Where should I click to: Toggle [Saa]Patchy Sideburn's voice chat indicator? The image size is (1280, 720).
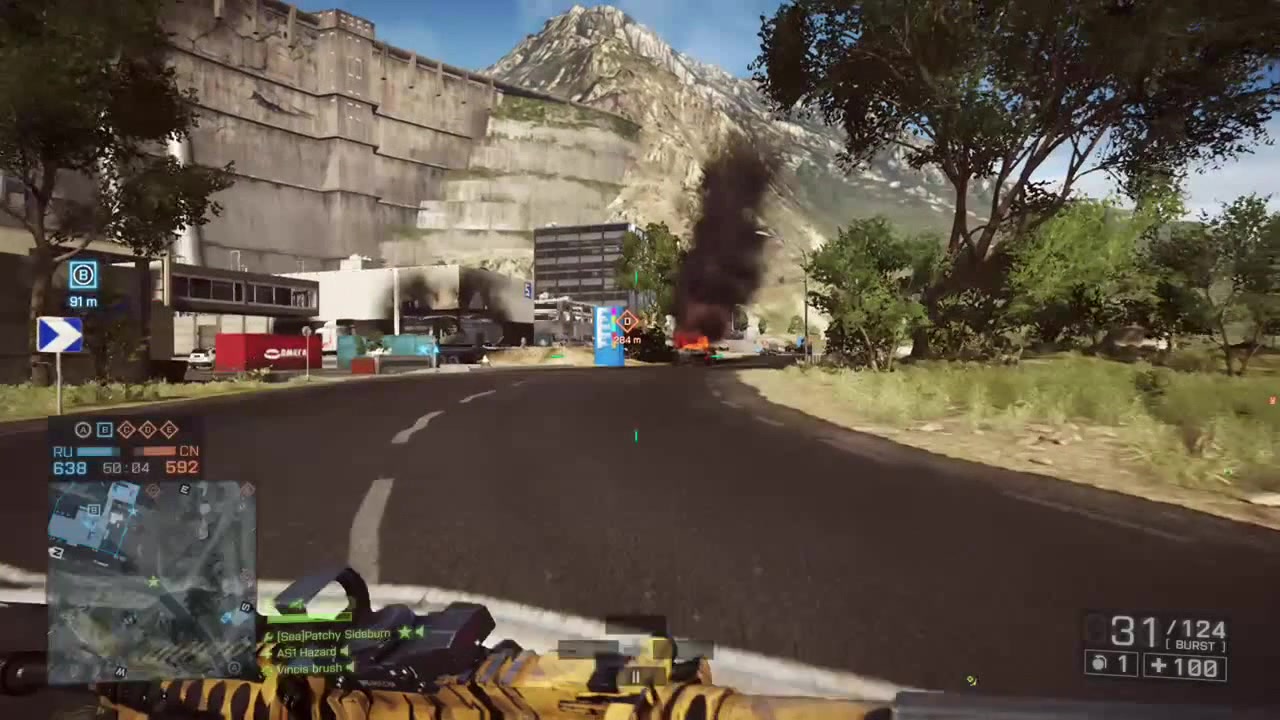pos(421,634)
